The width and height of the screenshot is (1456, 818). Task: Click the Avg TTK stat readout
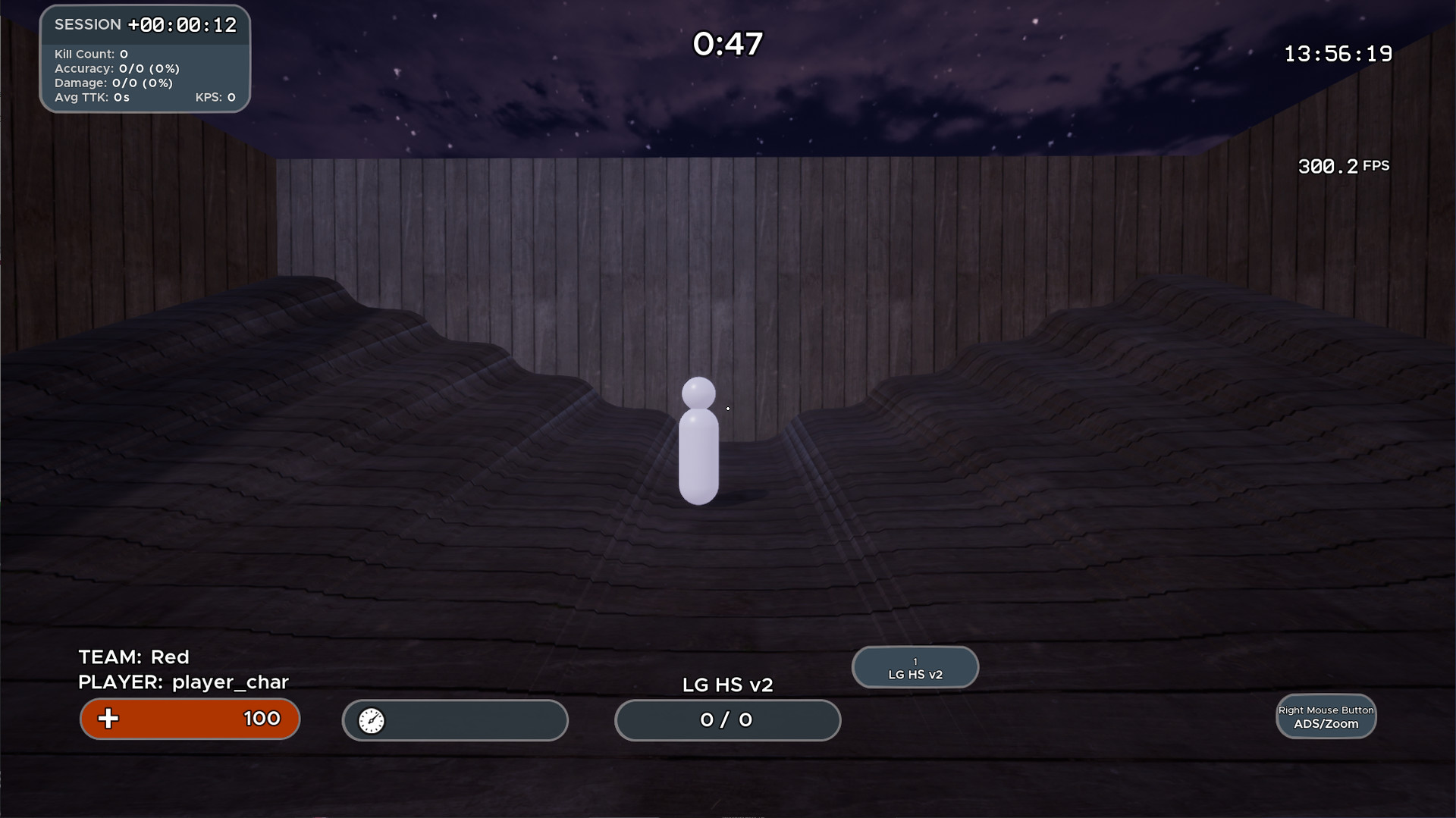pyautogui.click(x=91, y=97)
